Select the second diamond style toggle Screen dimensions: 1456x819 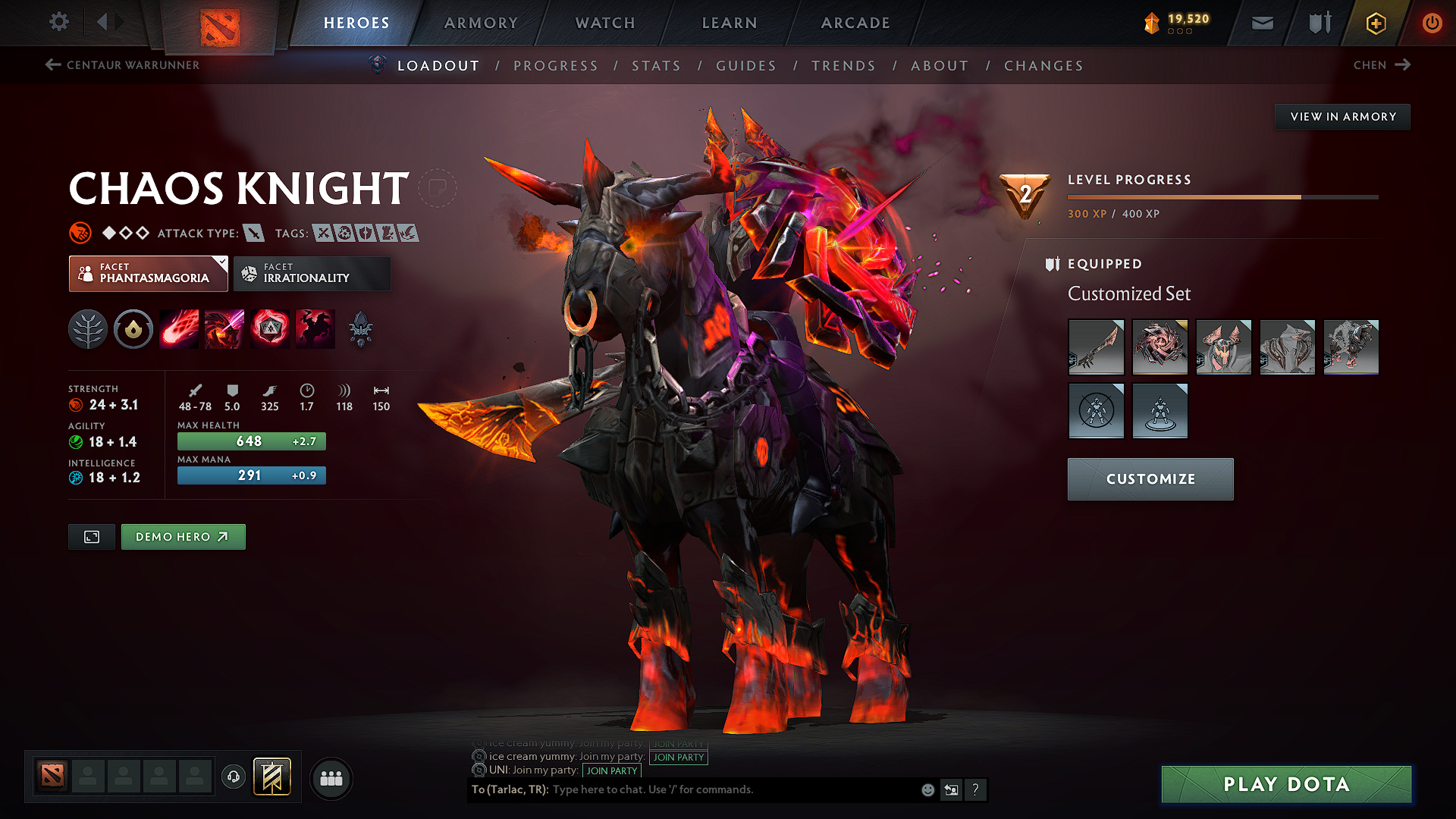pyautogui.click(x=127, y=233)
